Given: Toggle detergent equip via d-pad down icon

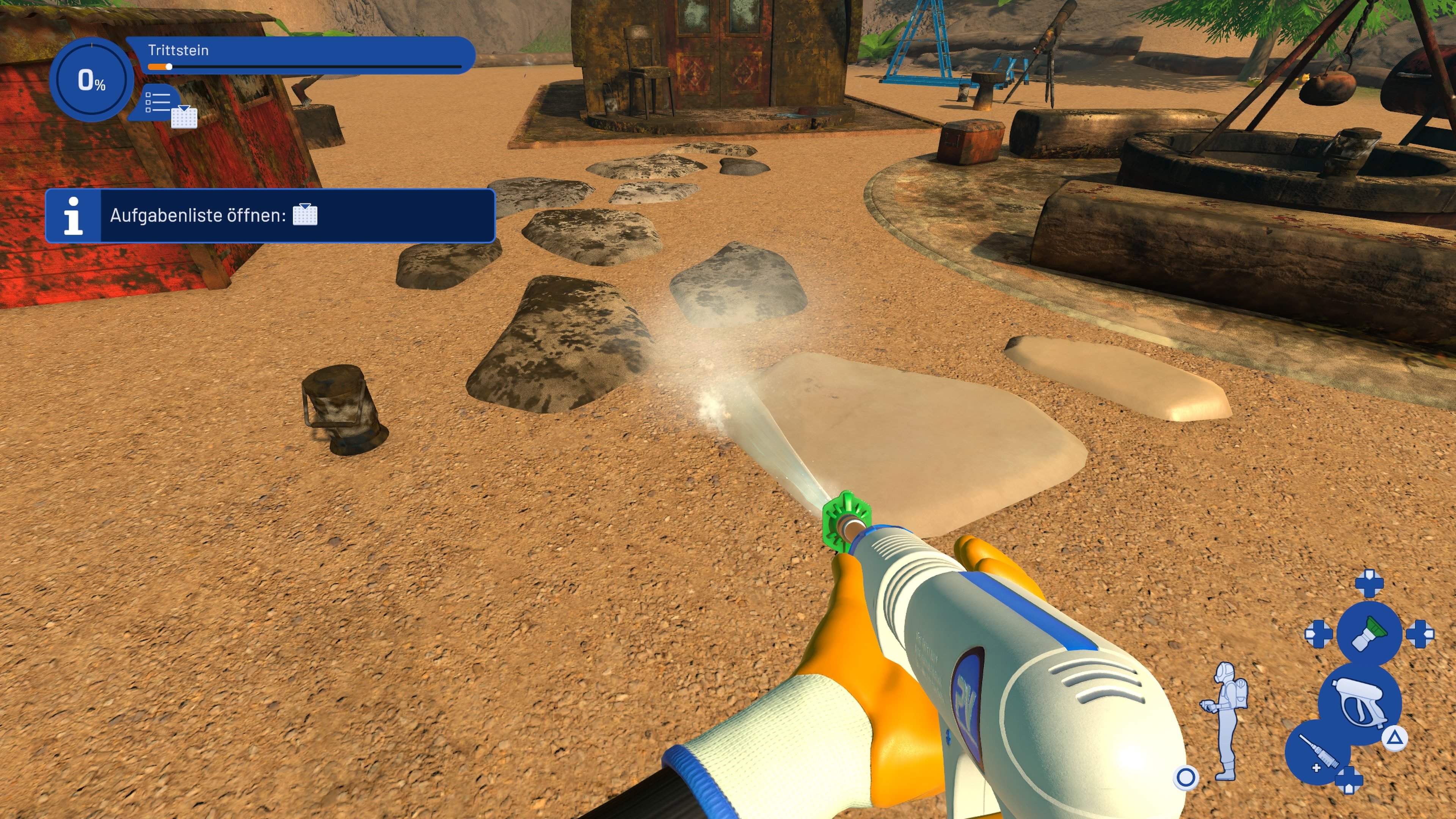Looking at the screenshot, I should coord(1348,781).
